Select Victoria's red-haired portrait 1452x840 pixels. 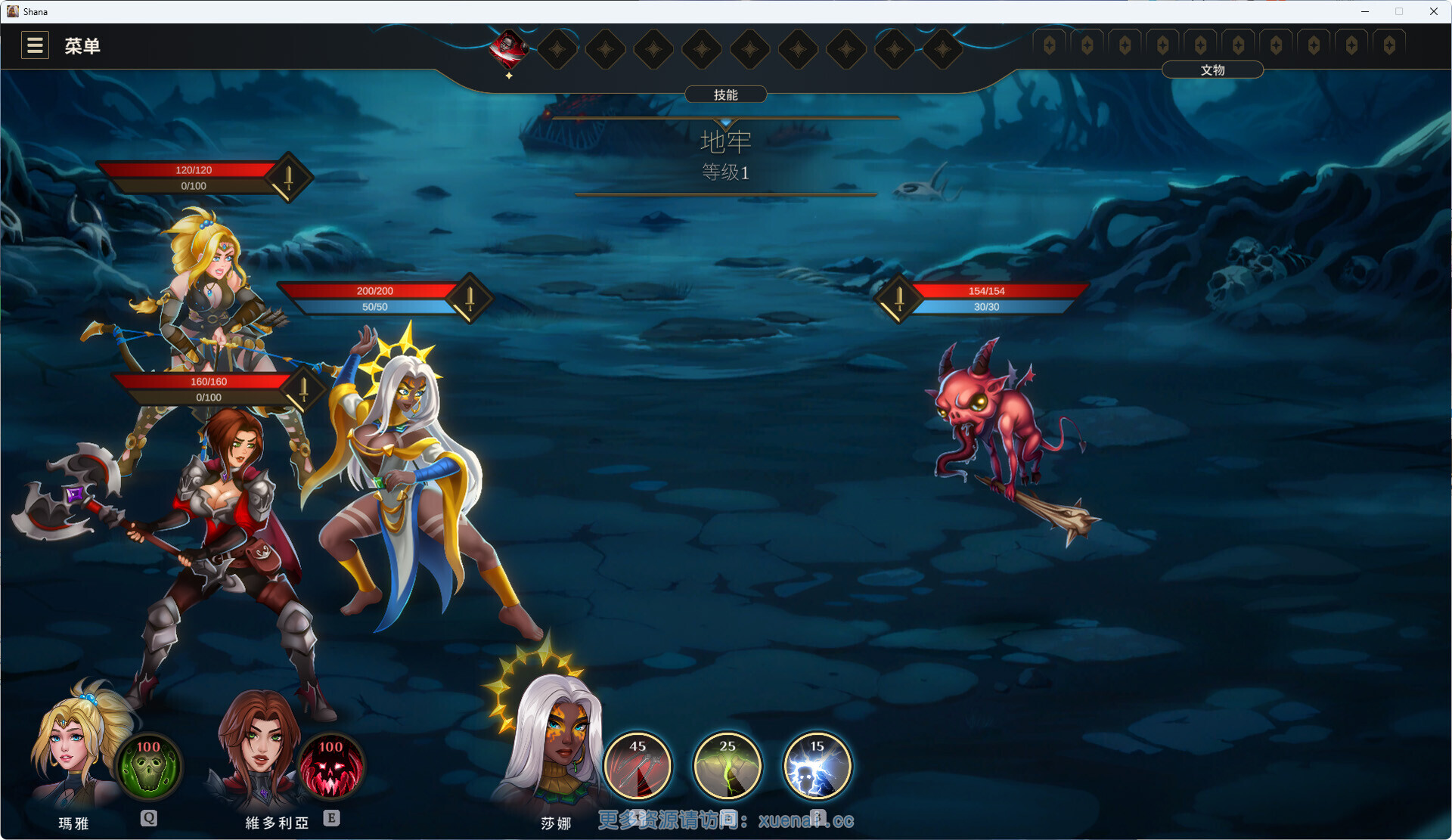tap(257, 749)
